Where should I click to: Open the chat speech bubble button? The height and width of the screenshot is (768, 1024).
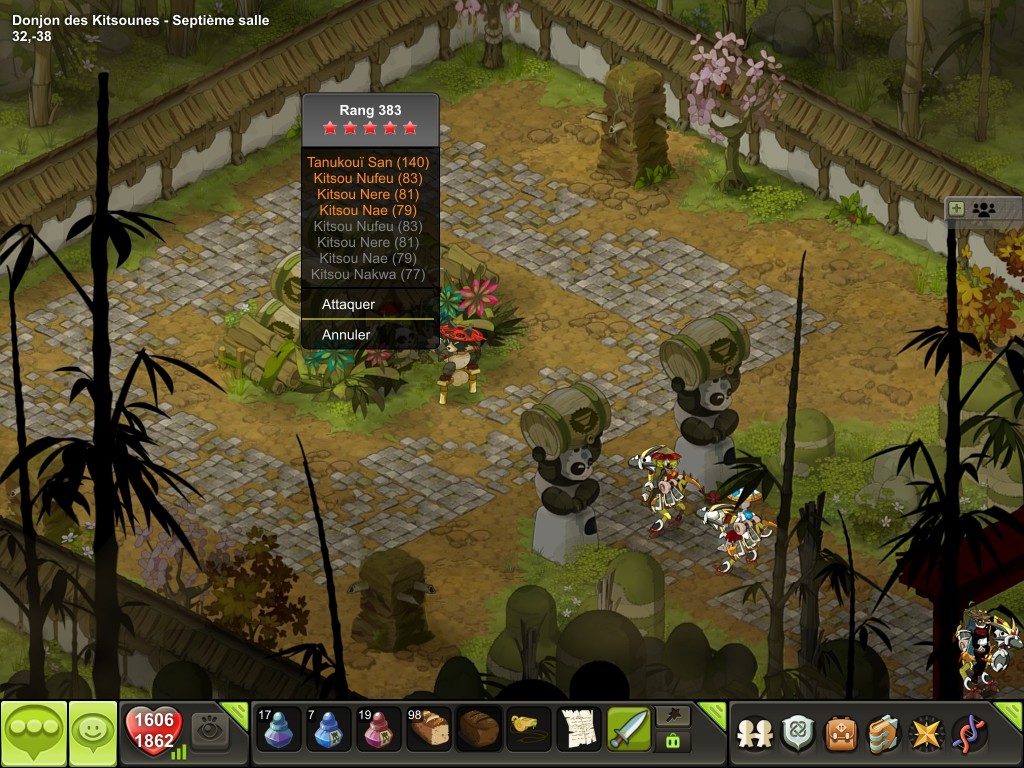[33, 733]
